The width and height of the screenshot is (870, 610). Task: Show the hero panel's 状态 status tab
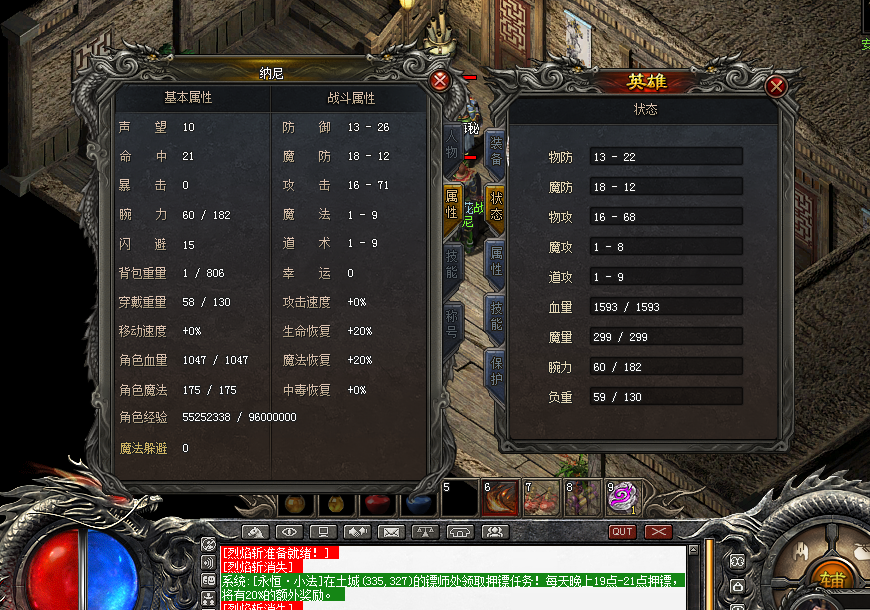click(x=496, y=206)
